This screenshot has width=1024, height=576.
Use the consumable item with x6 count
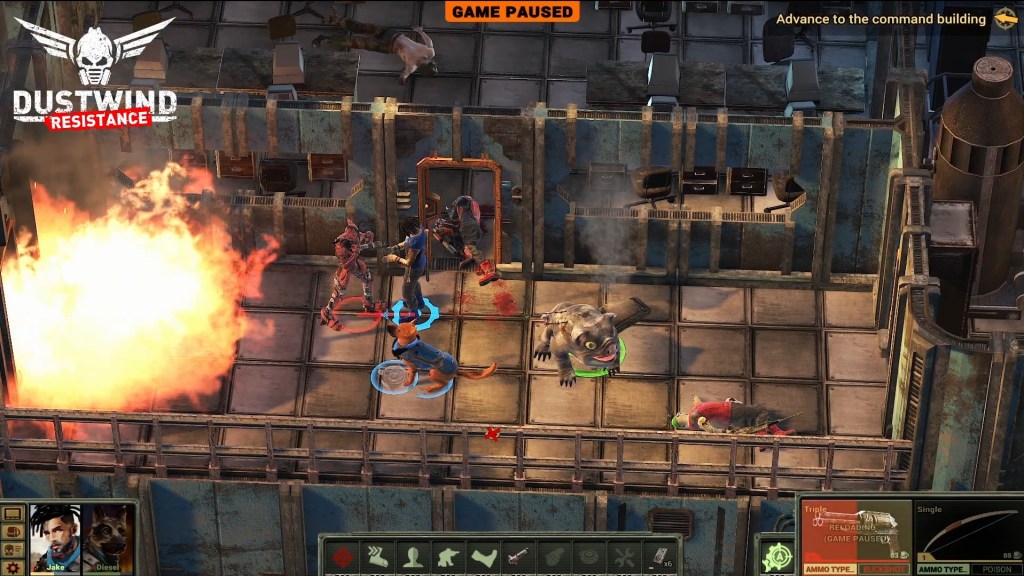click(x=660, y=558)
